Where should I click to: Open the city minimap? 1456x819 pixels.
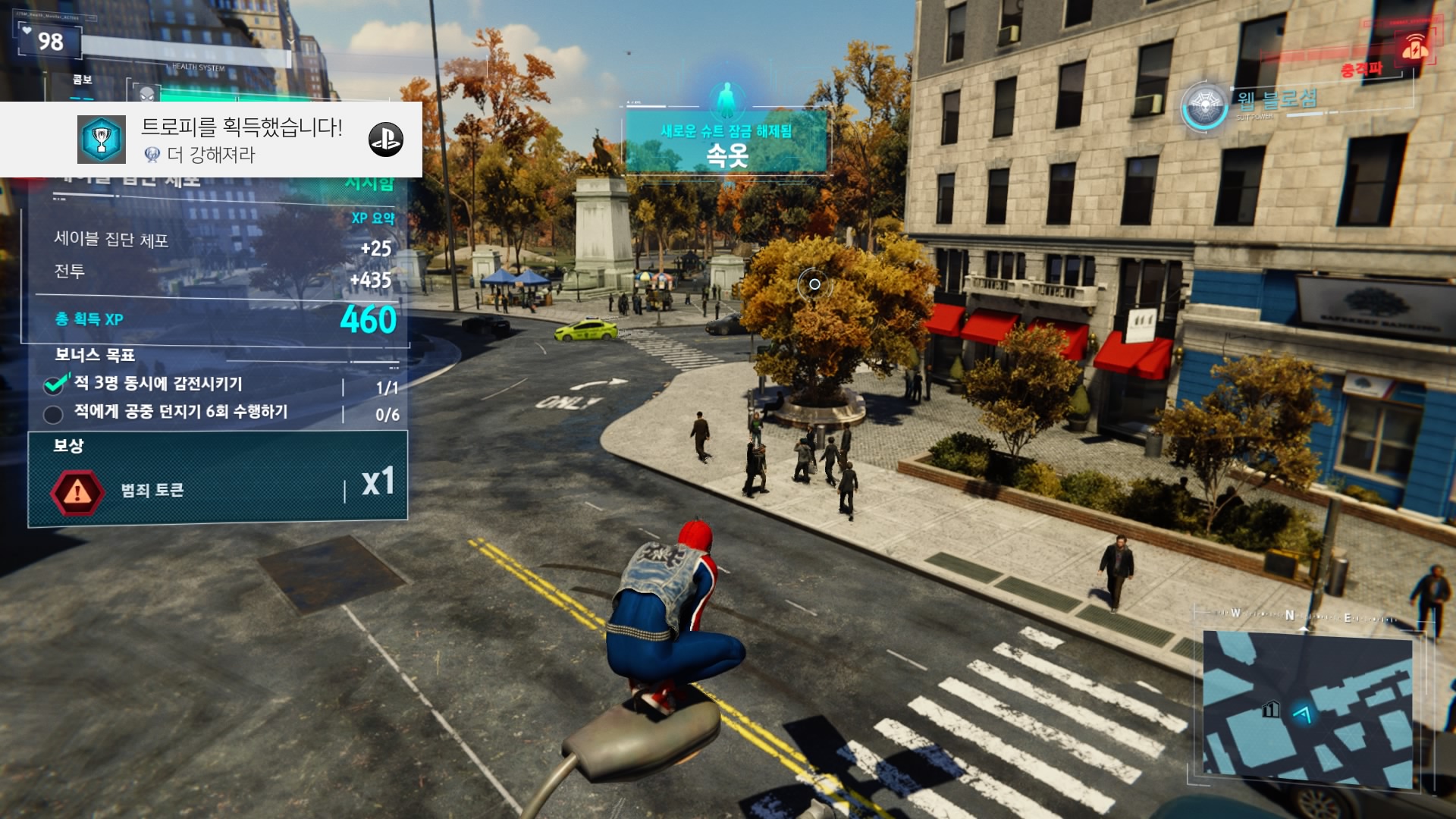pos(1307,709)
